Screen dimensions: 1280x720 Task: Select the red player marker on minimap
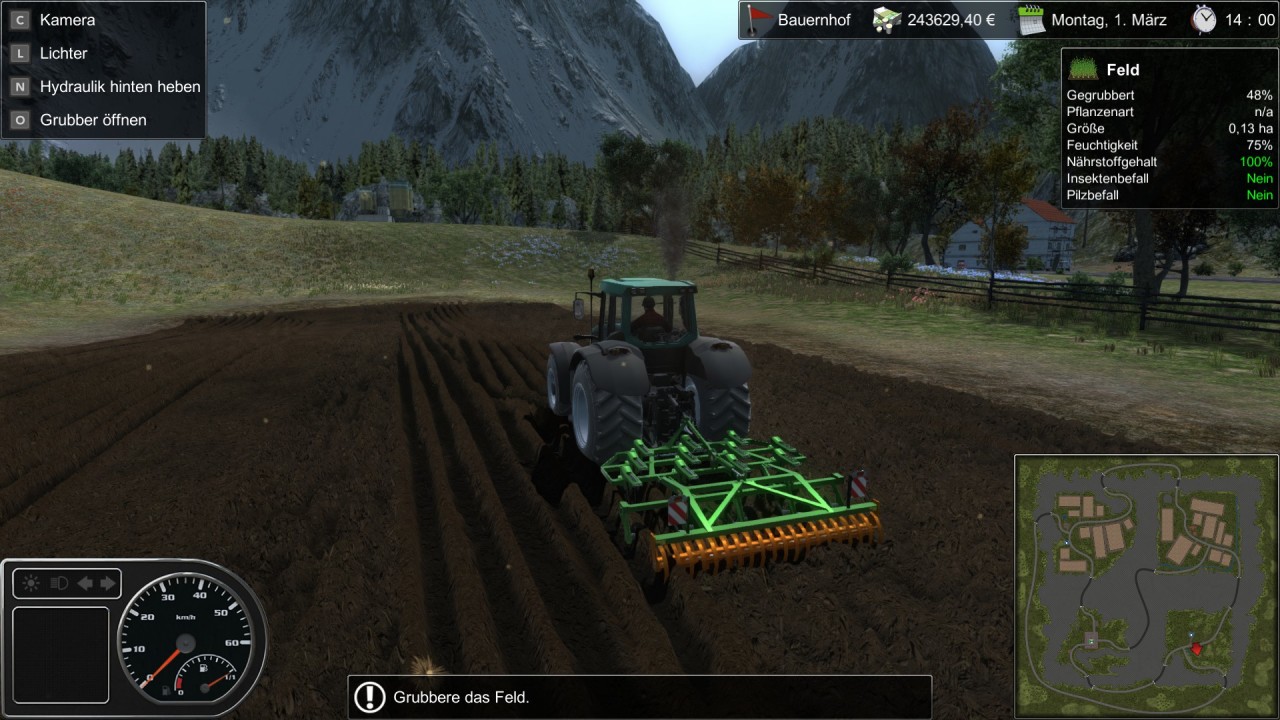[1196, 649]
